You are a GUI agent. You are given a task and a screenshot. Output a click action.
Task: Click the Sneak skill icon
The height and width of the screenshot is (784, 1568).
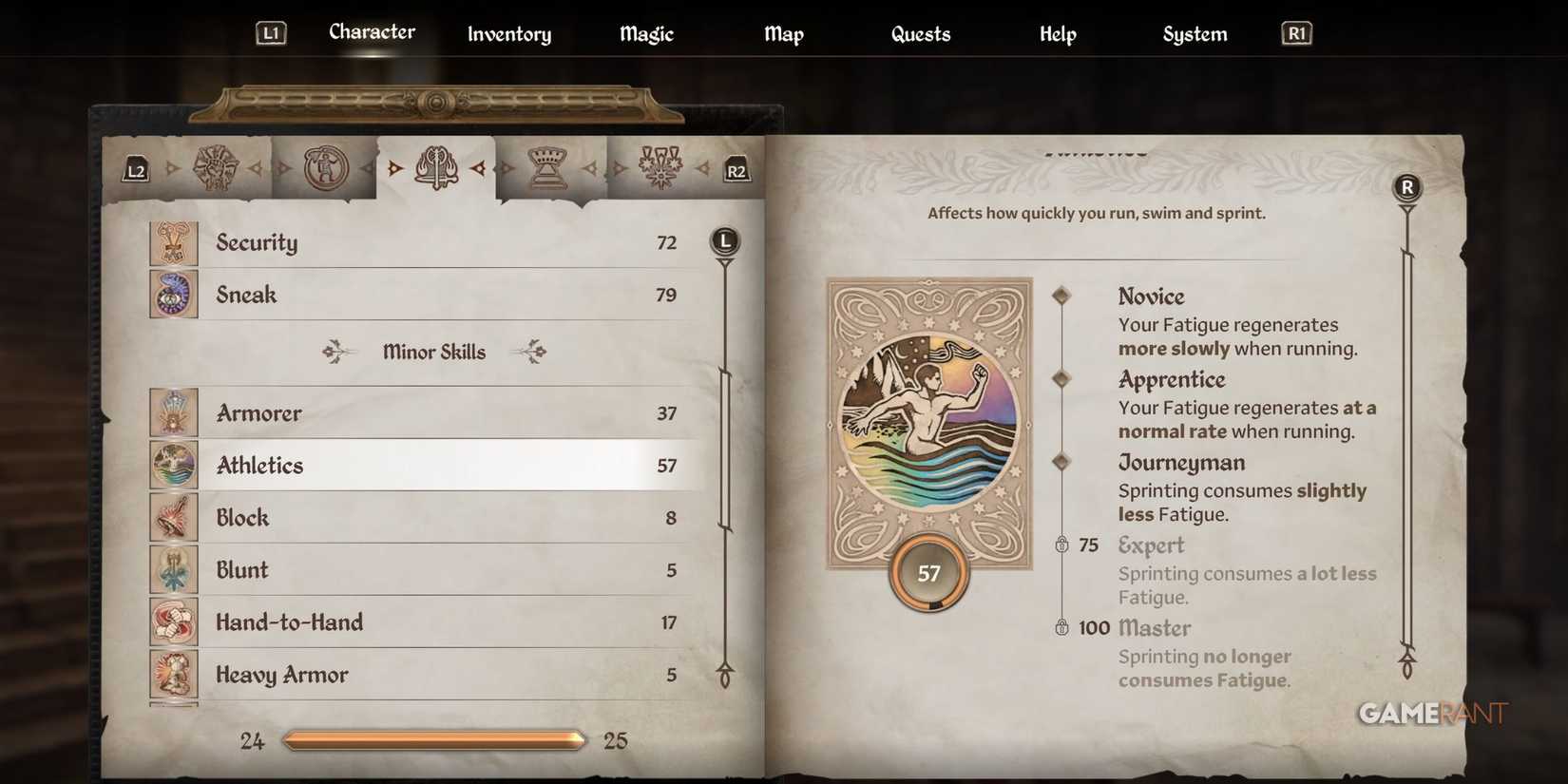[x=174, y=295]
